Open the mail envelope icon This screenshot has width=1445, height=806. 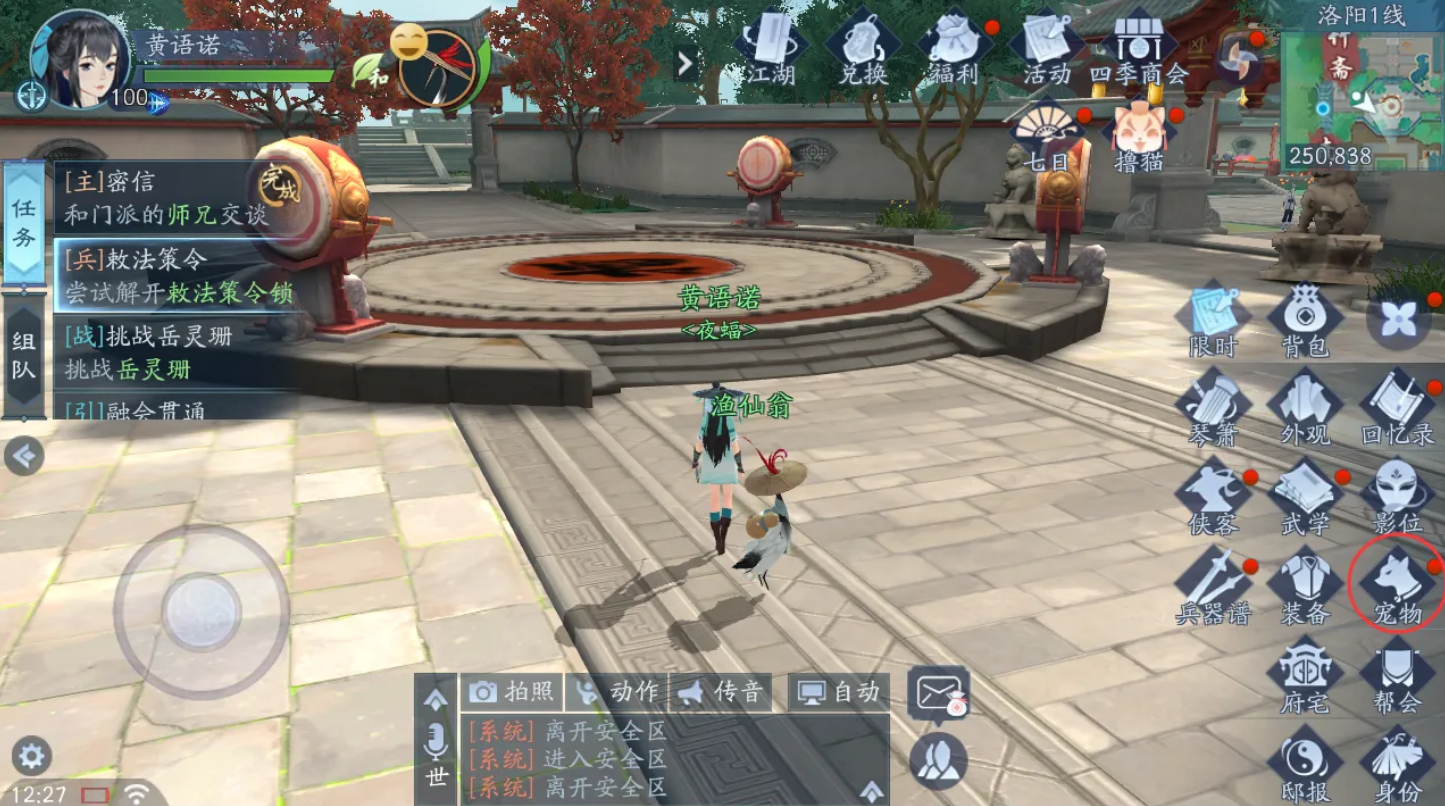(x=938, y=692)
